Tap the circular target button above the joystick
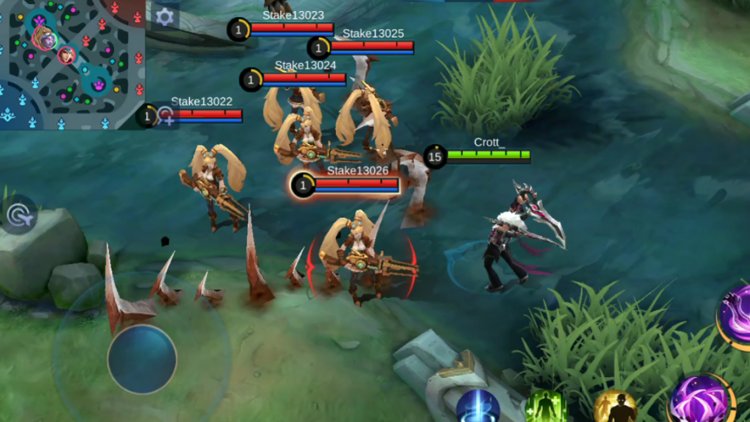The height and width of the screenshot is (422, 750). [19, 213]
